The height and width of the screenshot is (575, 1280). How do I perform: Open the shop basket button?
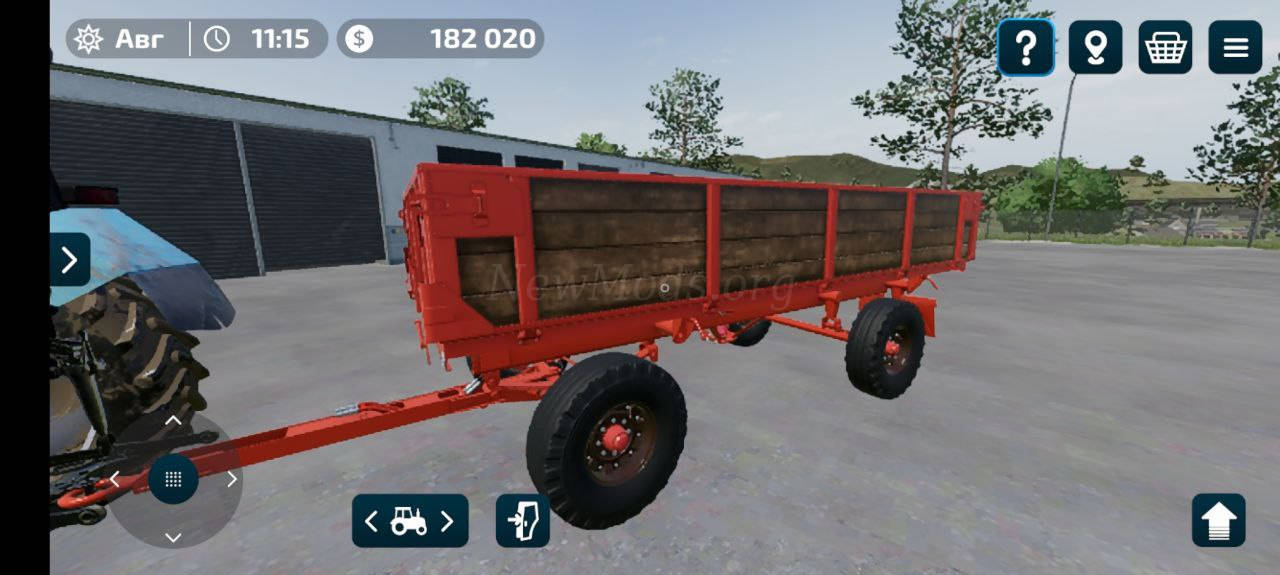[1165, 47]
